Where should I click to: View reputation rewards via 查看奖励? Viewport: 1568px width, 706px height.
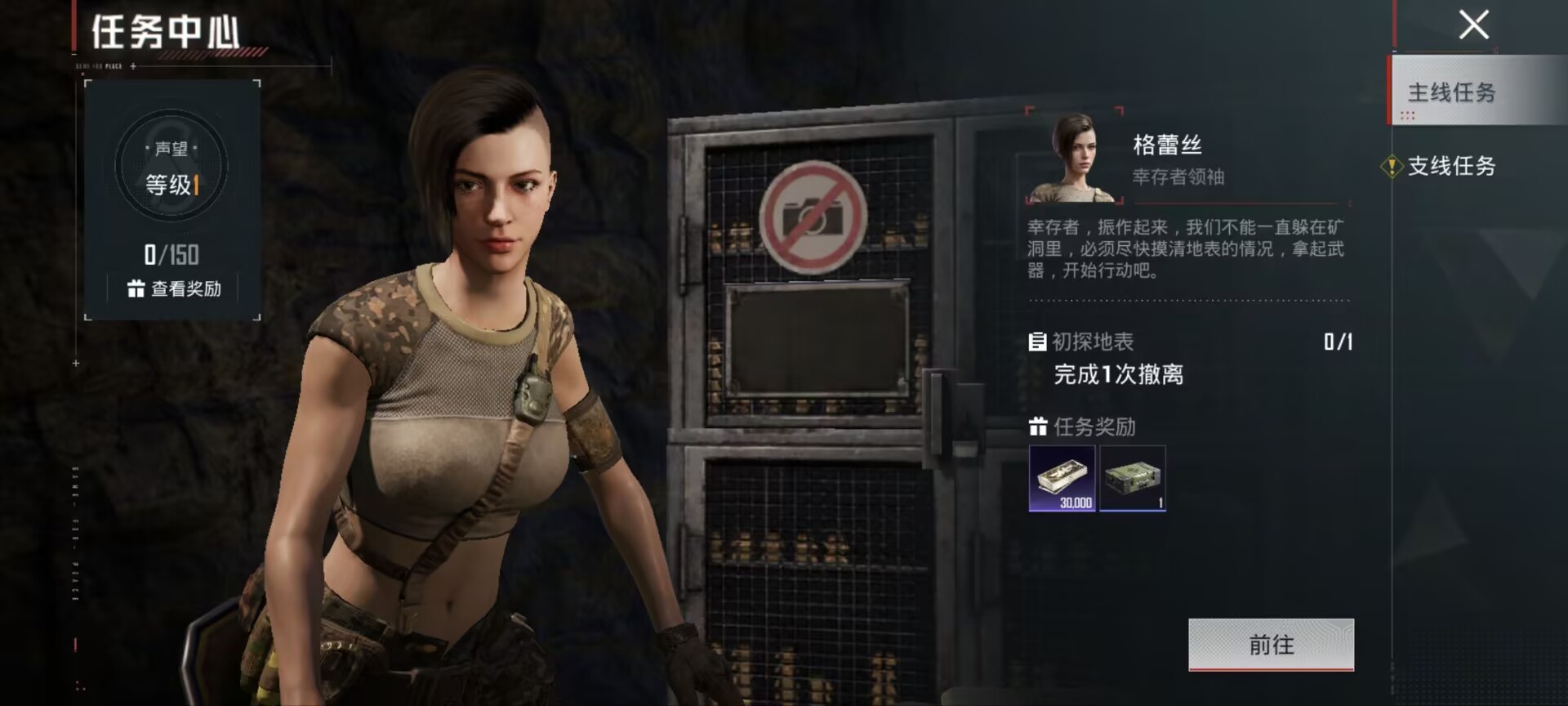point(175,289)
